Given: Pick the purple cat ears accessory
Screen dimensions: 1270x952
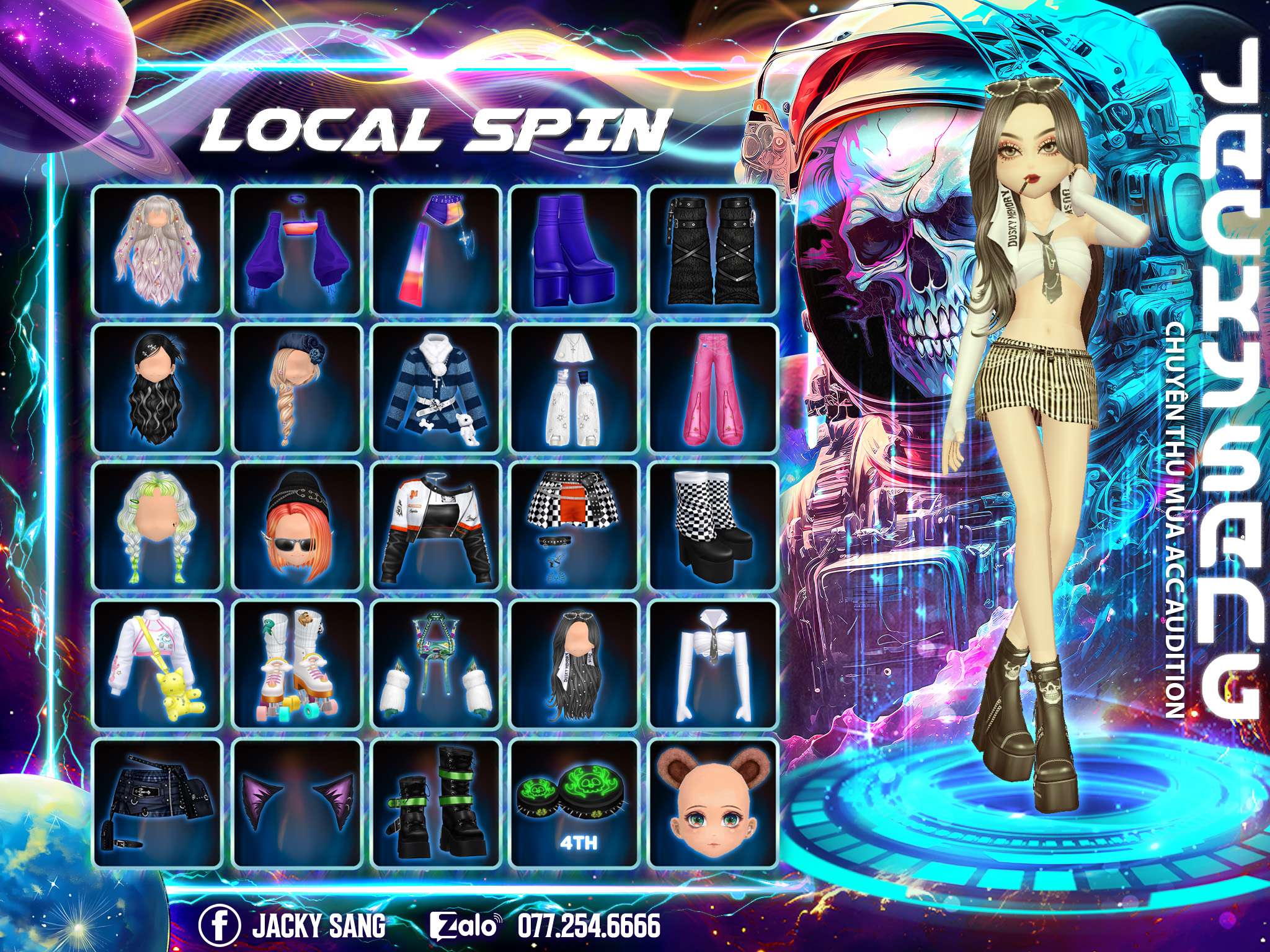Looking at the screenshot, I should [296, 803].
